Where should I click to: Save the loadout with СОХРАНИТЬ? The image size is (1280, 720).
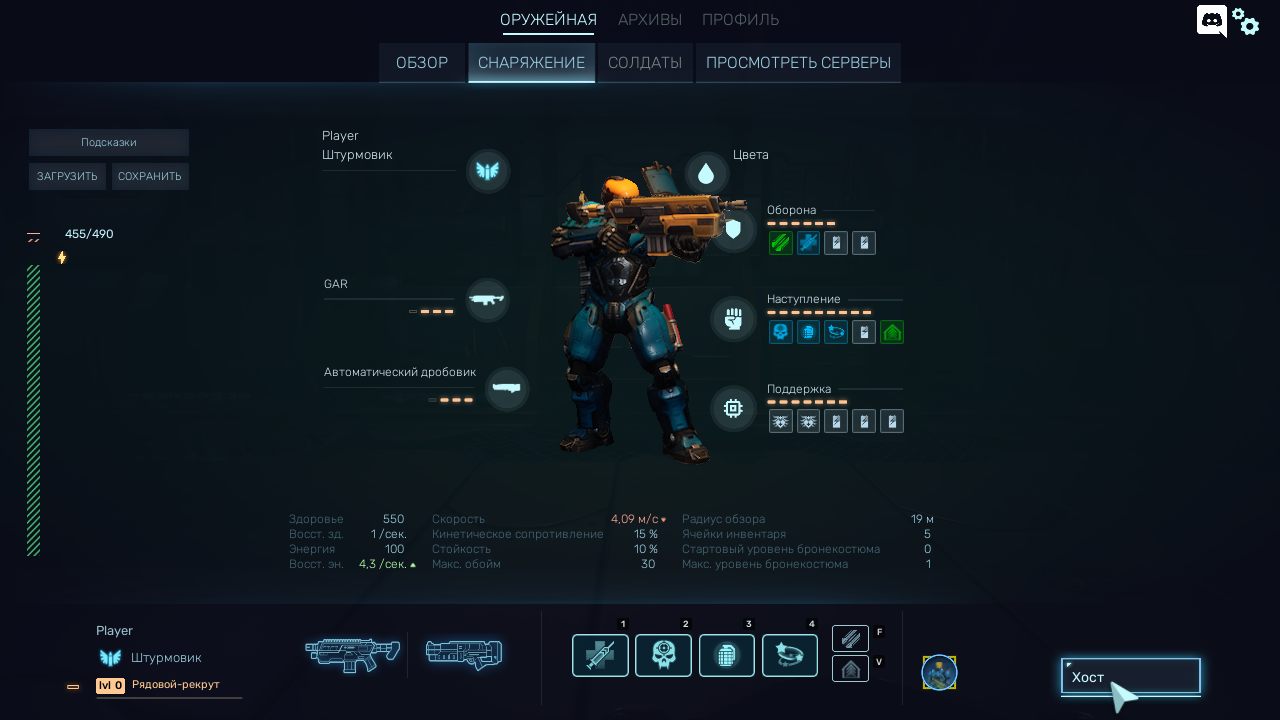point(150,177)
